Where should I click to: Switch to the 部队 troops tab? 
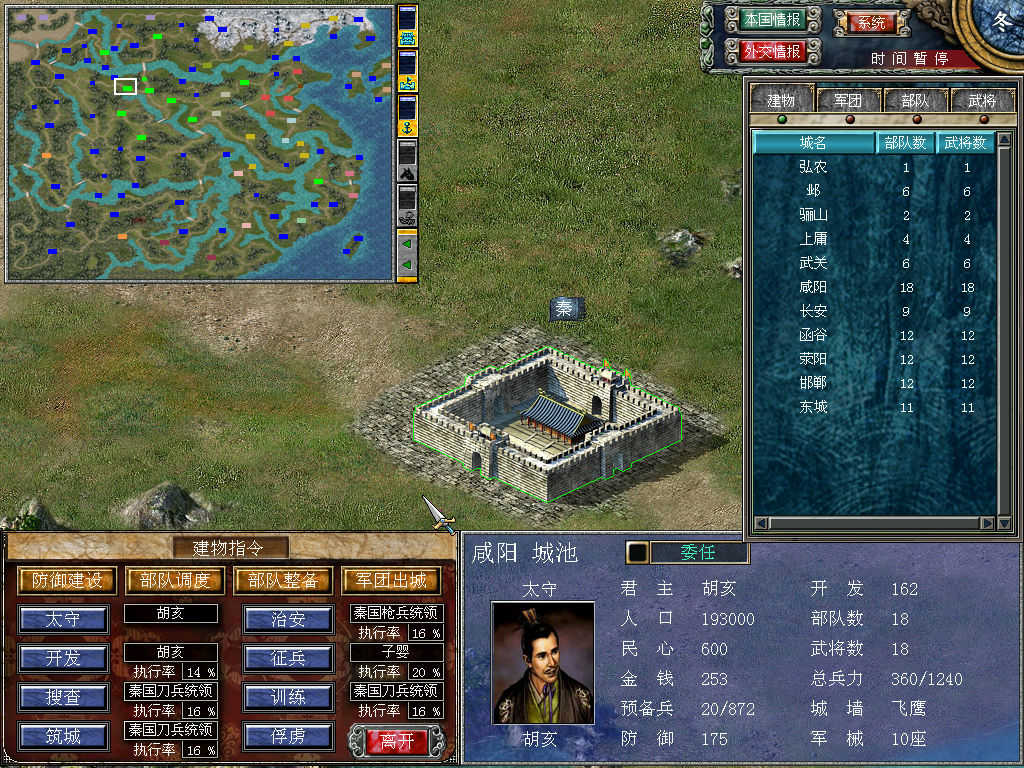coord(914,100)
